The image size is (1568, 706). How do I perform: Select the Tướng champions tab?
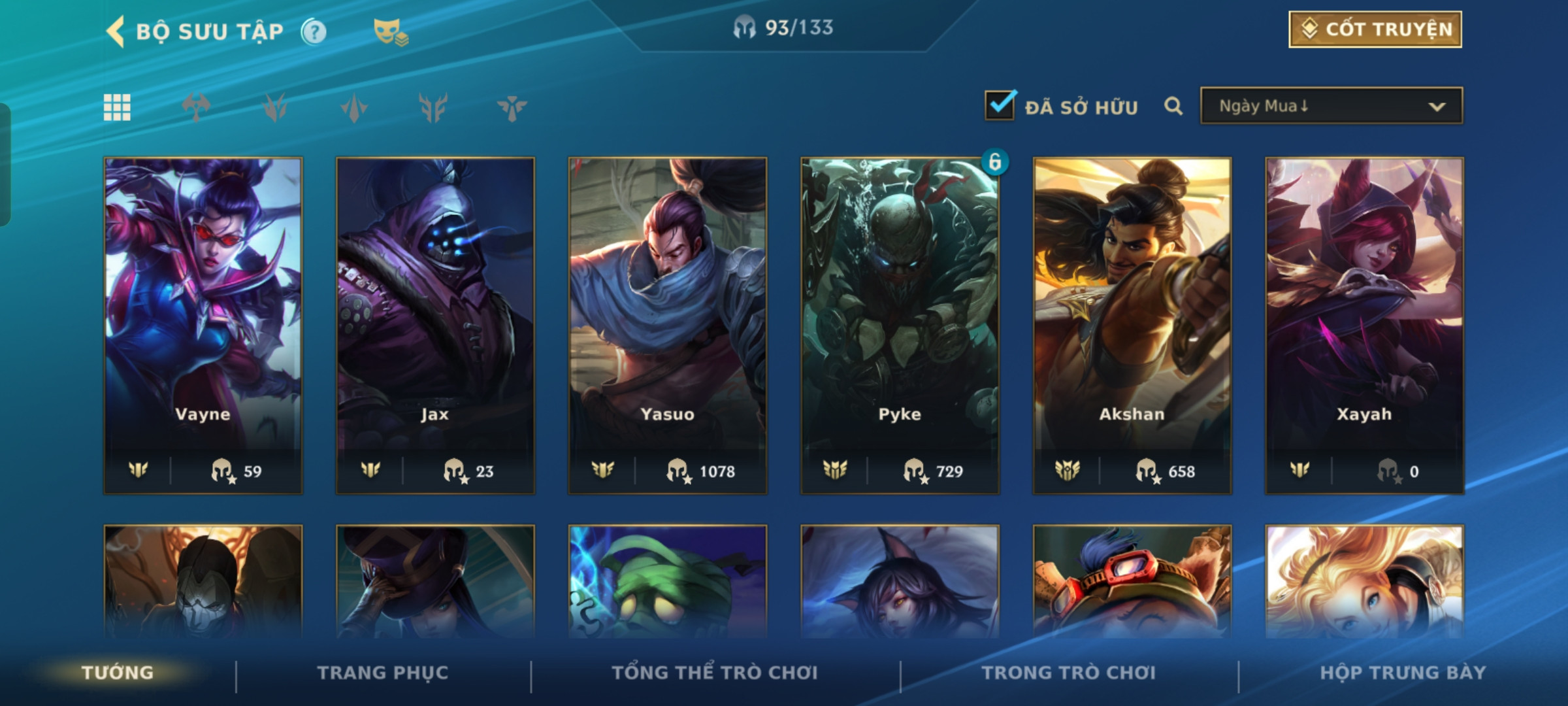coord(118,673)
